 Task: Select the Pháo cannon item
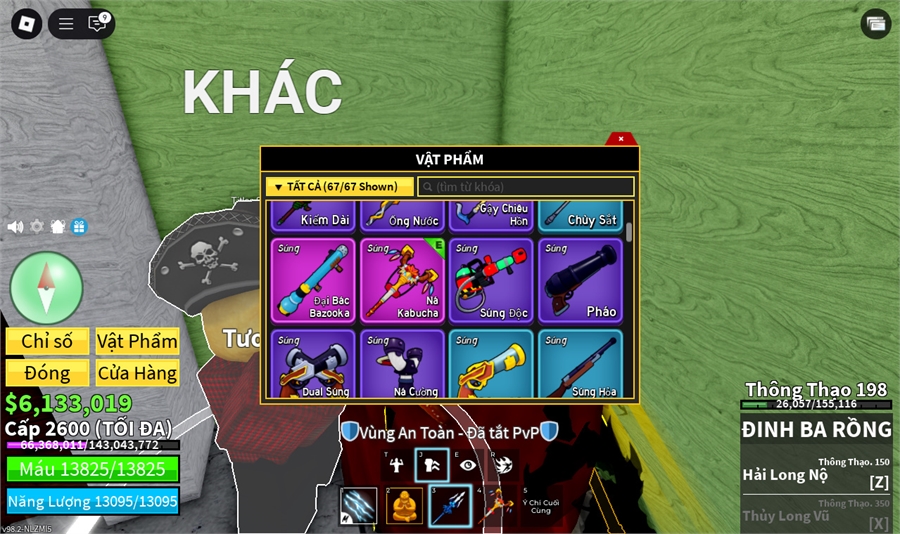(580, 280)
